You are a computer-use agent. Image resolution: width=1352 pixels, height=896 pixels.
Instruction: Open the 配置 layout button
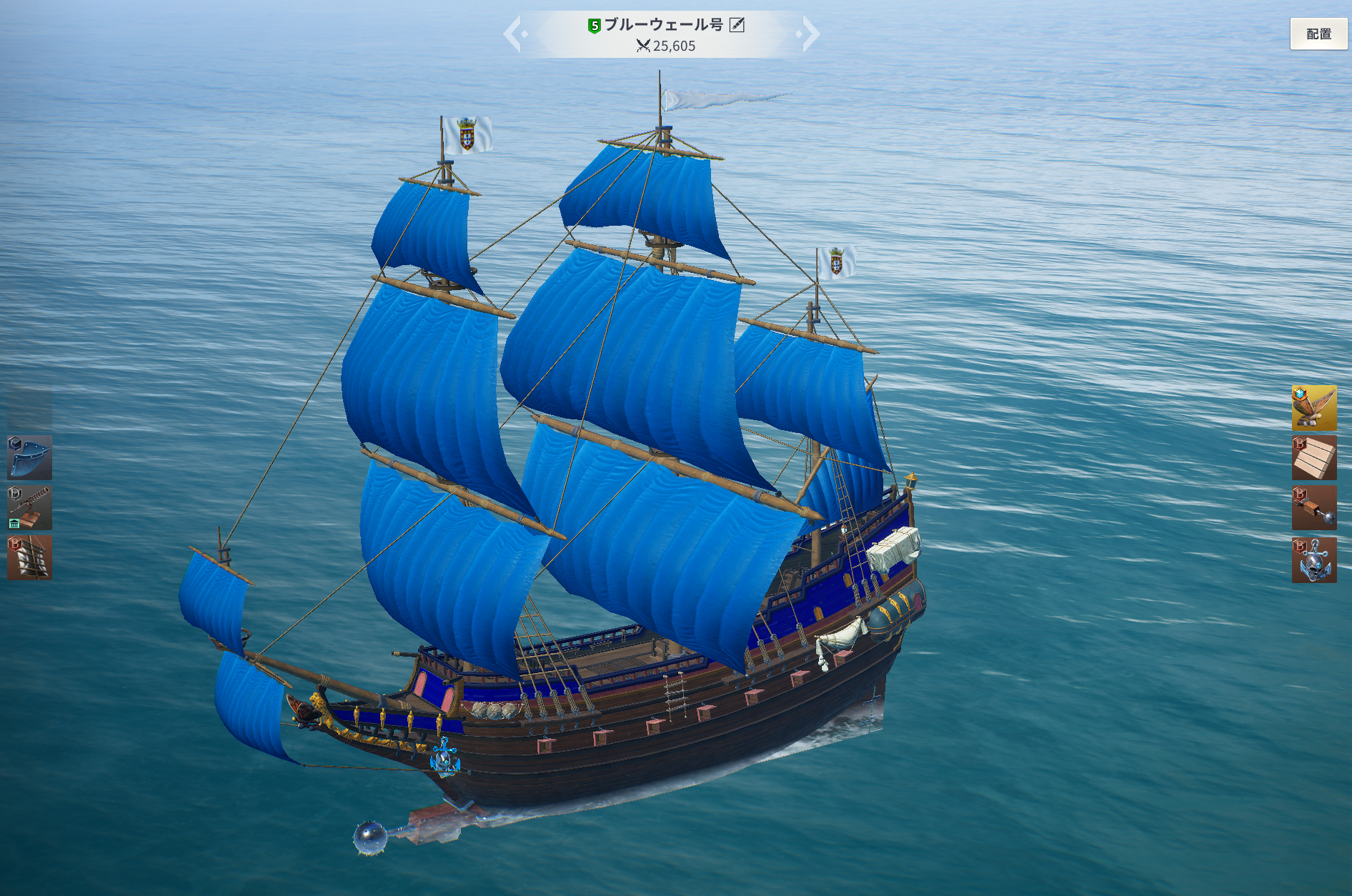(x=1318, y=34)
